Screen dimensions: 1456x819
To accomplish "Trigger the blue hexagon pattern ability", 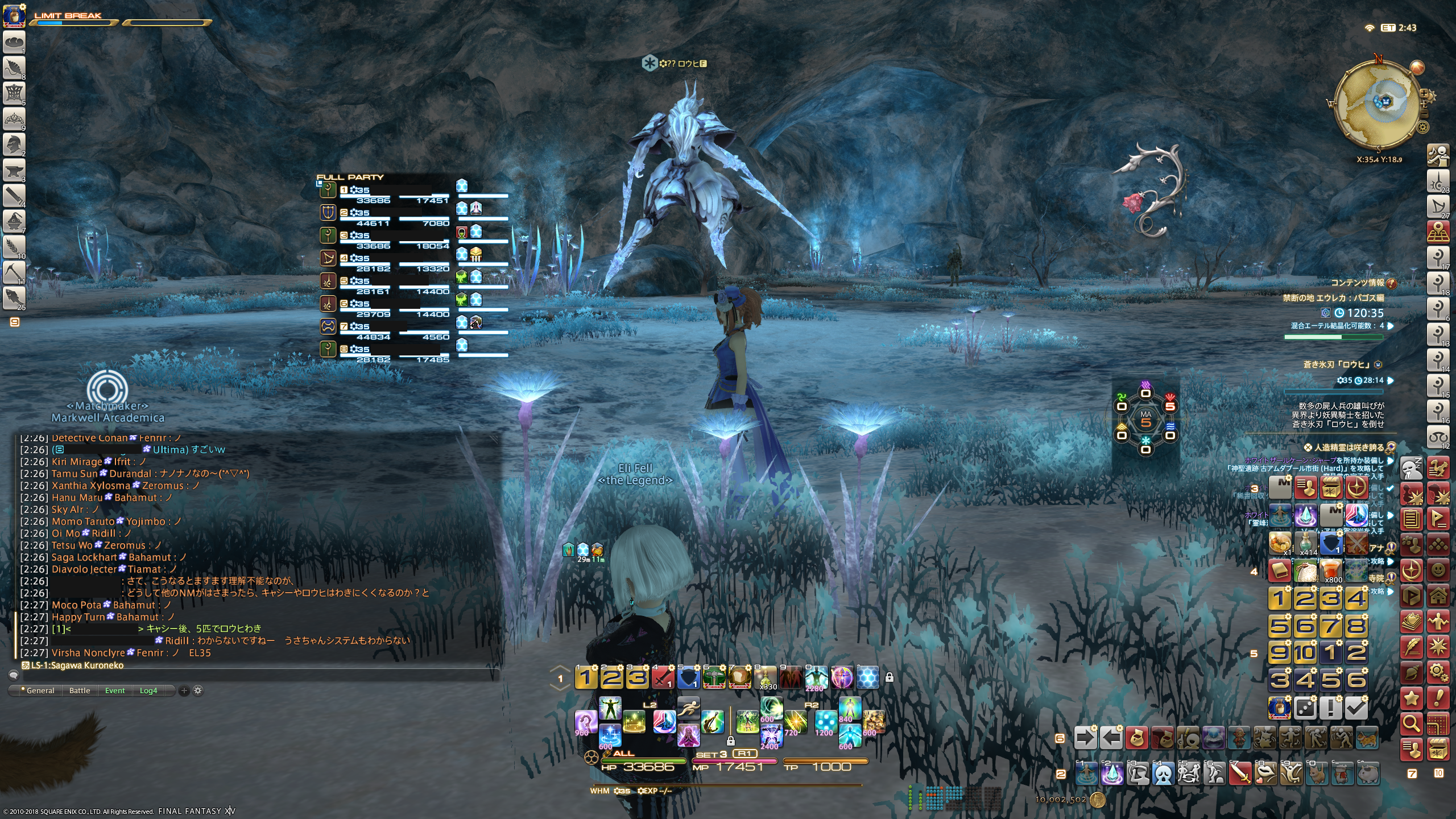I will (x=867, y=677).
